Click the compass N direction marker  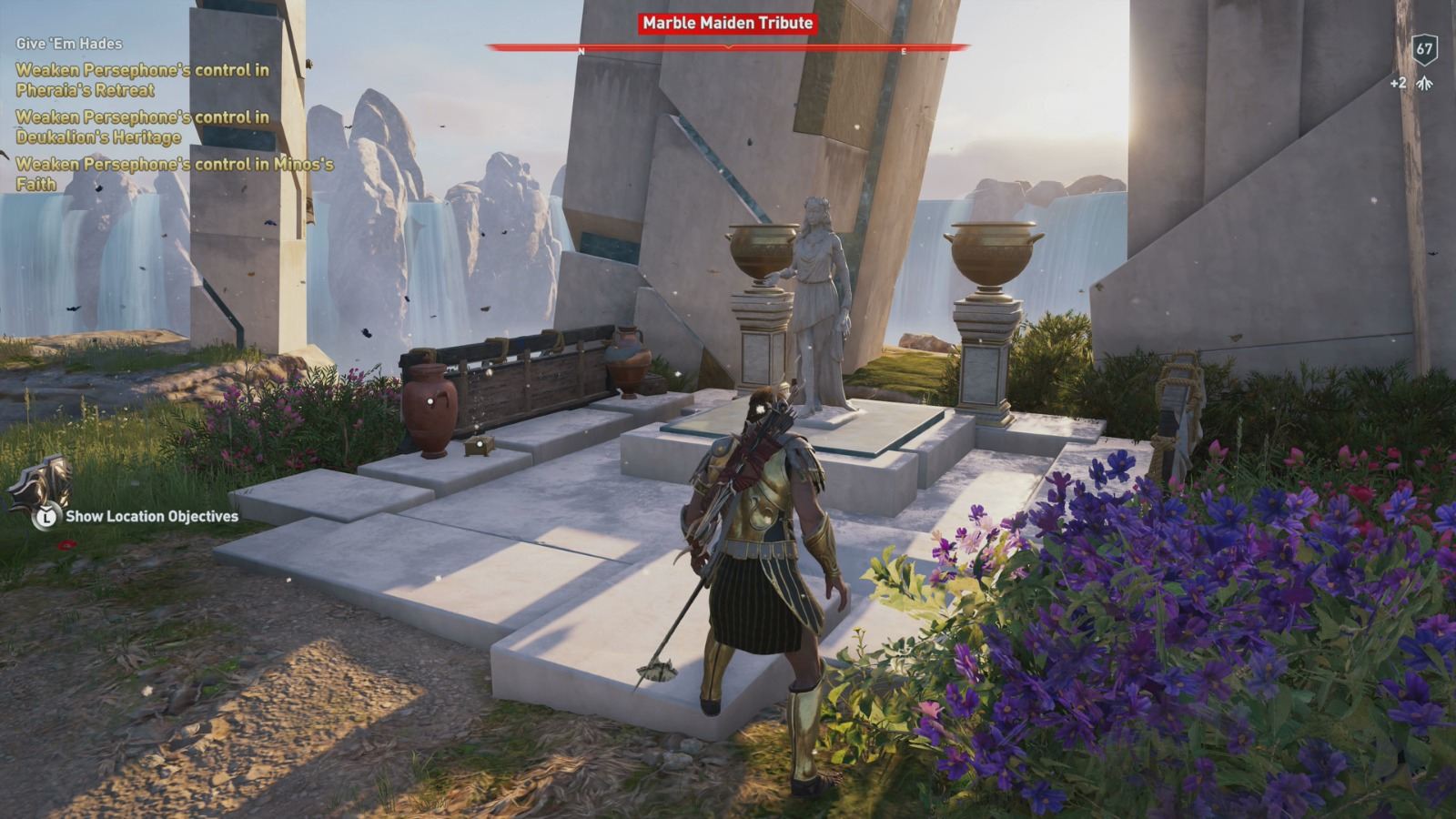coord(580,51)
